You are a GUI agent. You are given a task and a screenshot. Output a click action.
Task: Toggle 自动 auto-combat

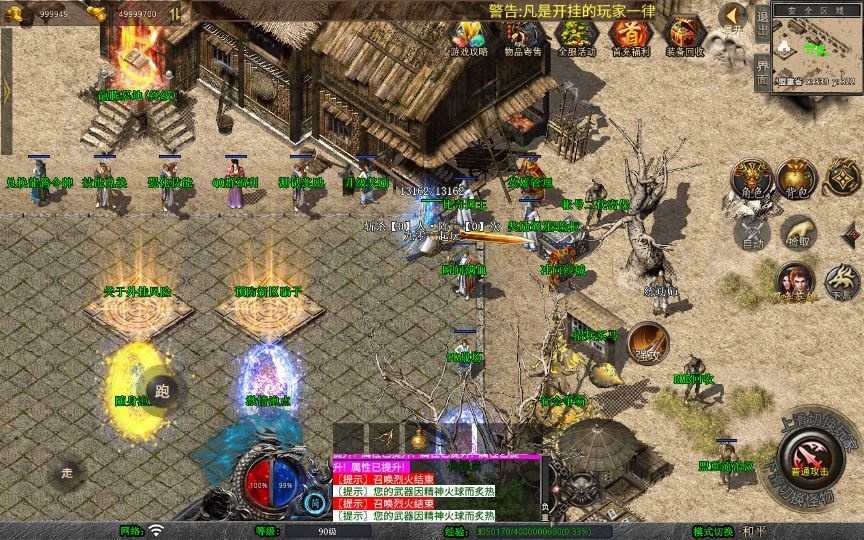coord(751,233)
